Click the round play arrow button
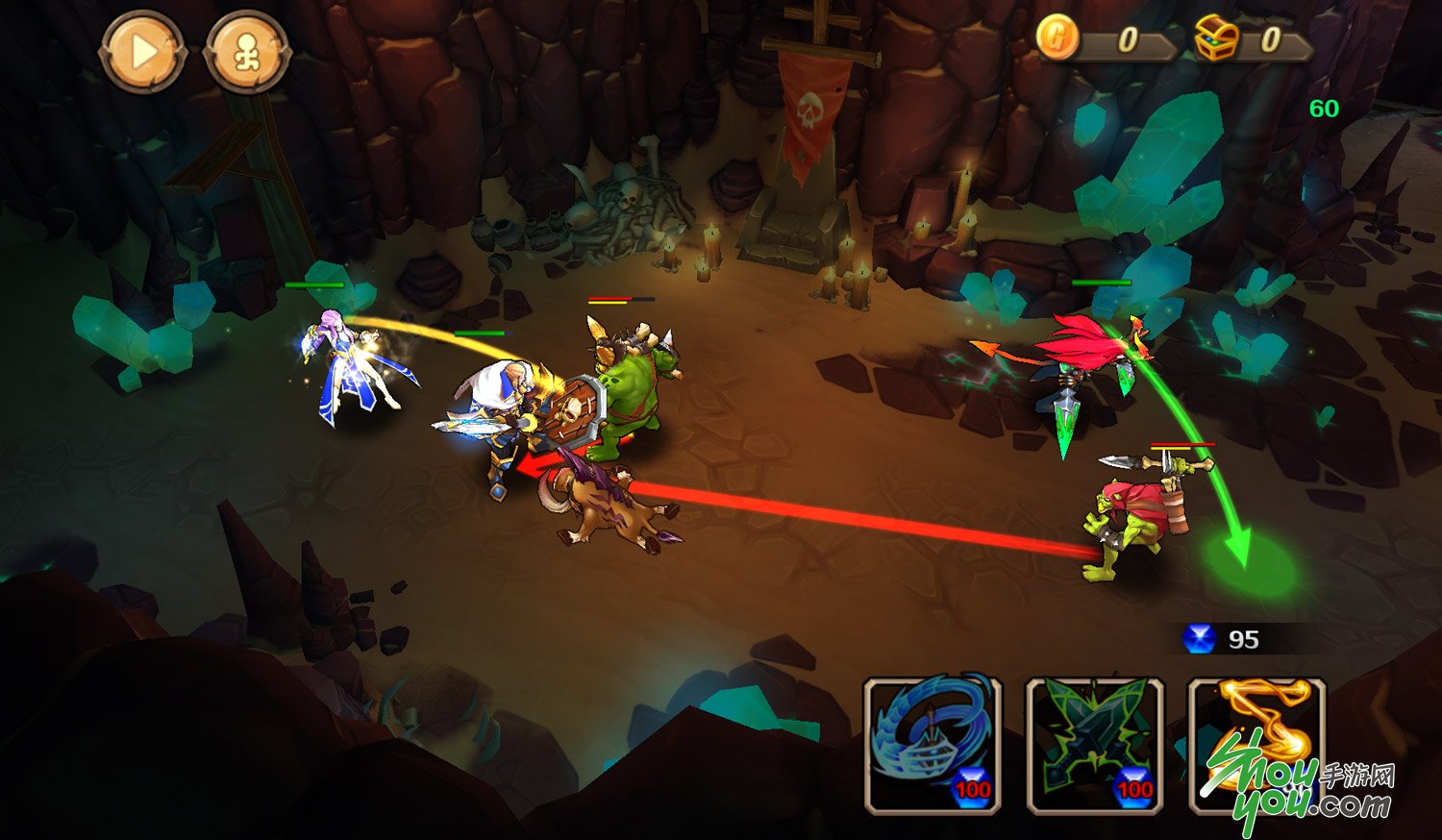Image resolution: width=1442 pixels, height=840 pixels. click(142, 52)
